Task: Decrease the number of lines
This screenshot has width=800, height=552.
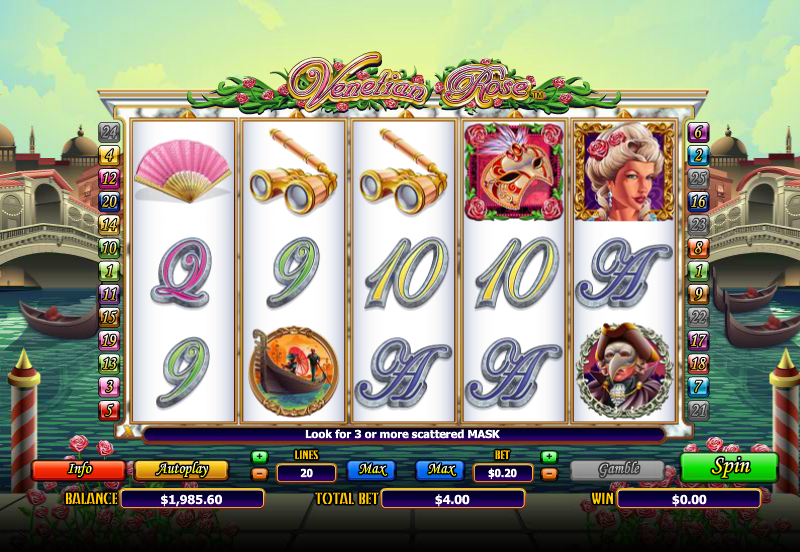Action: click(260, 474)
